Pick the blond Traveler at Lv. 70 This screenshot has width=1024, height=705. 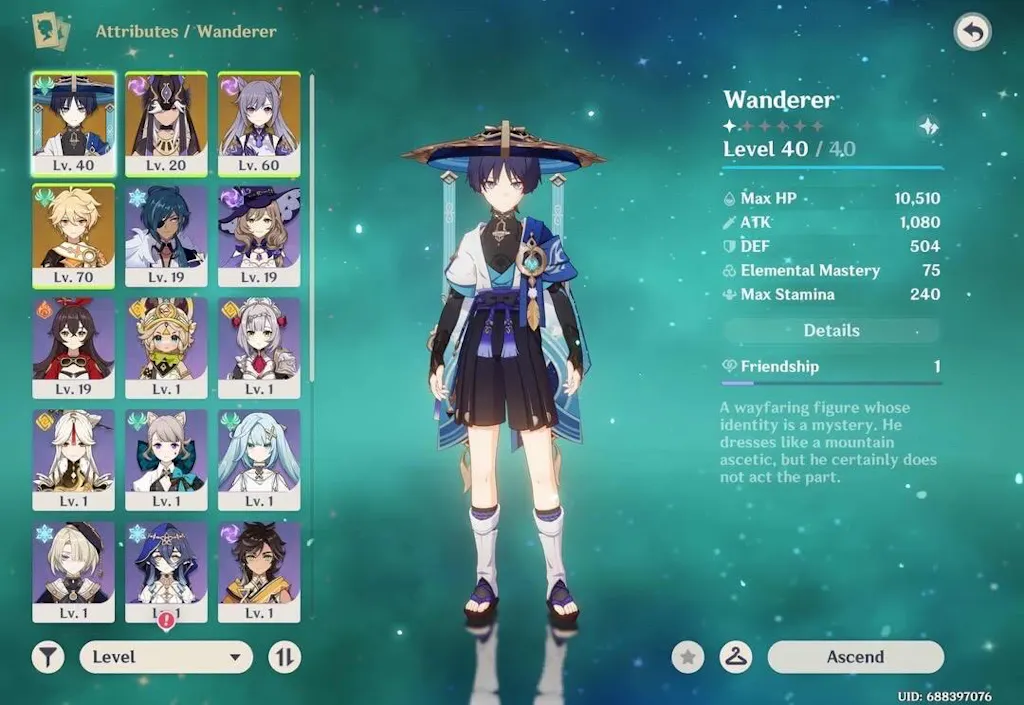pyautogui.click(x=74, y=236)
